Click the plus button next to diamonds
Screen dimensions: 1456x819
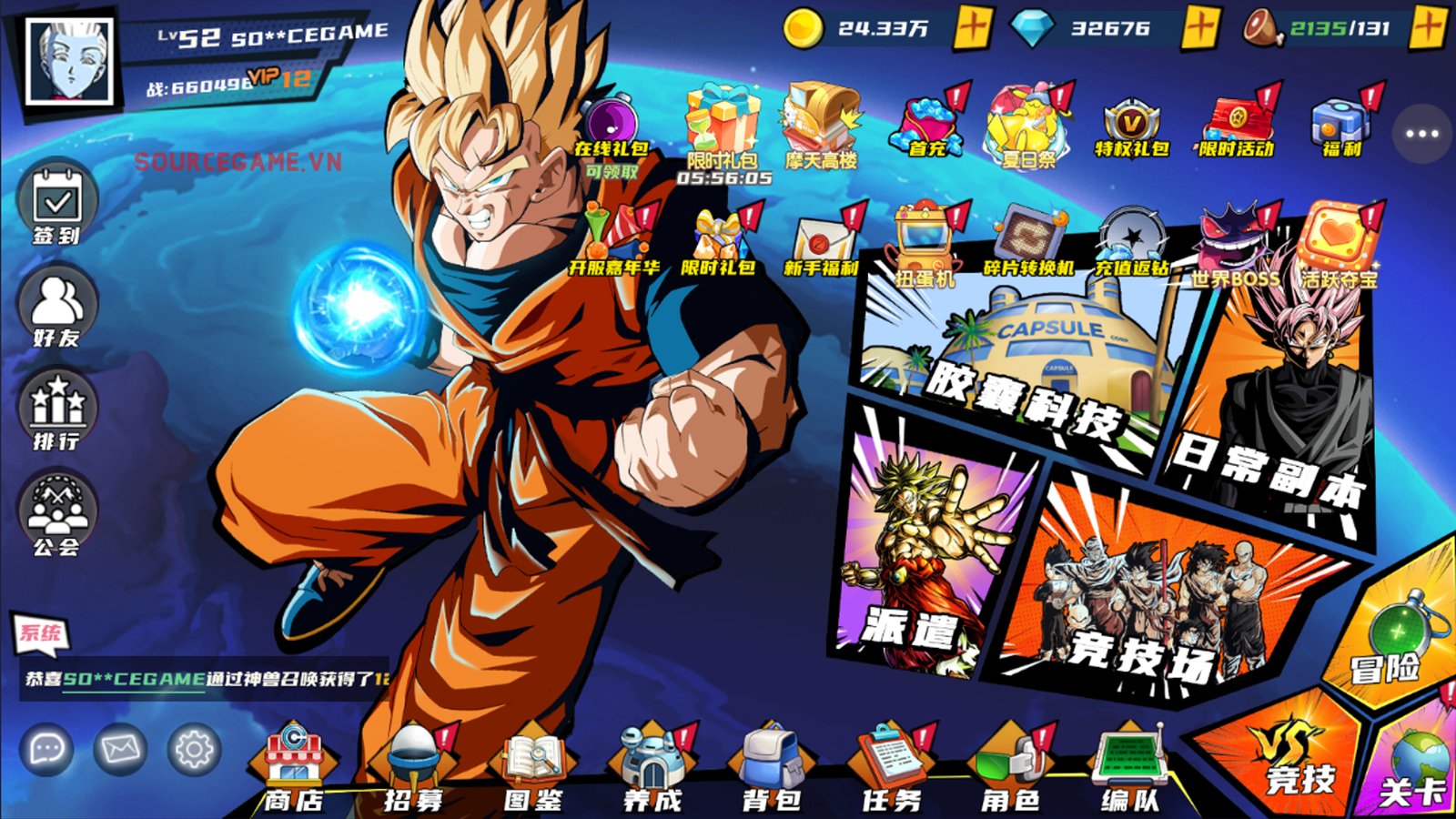pyautogui.click(x=1202, y=30)
